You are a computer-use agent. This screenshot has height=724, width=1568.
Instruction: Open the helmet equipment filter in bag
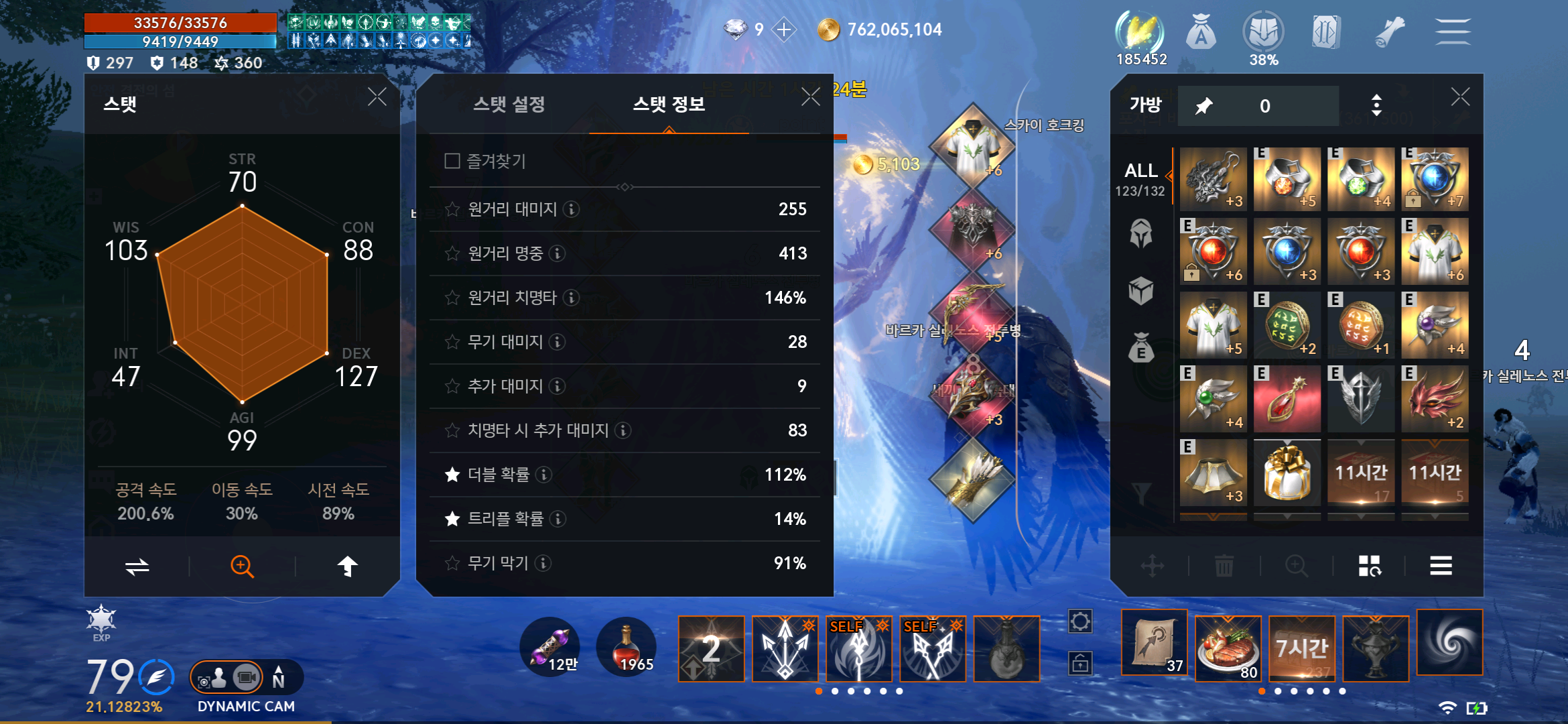click(x=1141, y=234)
